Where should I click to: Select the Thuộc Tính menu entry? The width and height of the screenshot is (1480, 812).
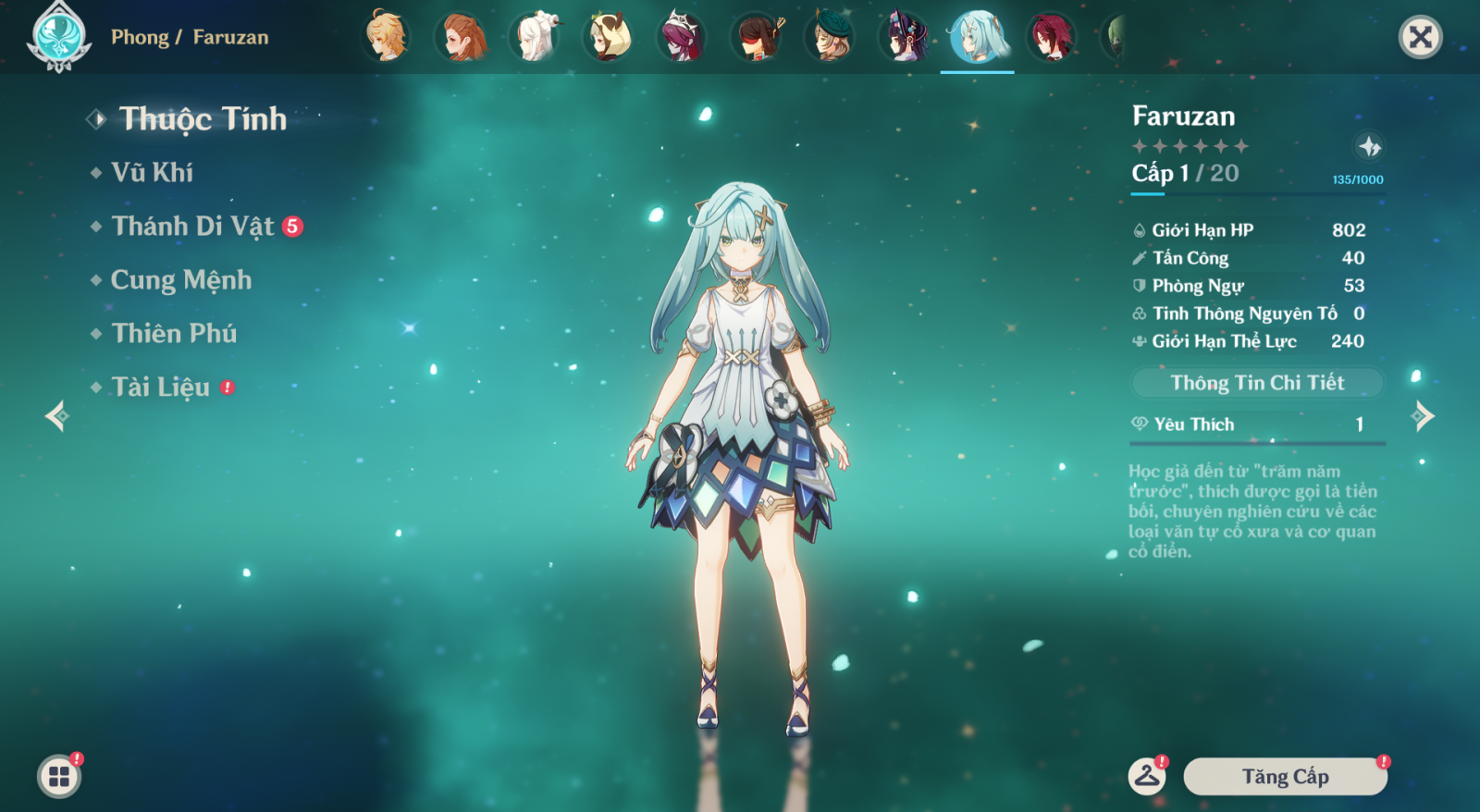pyautogui.click(x=203, y=119)
